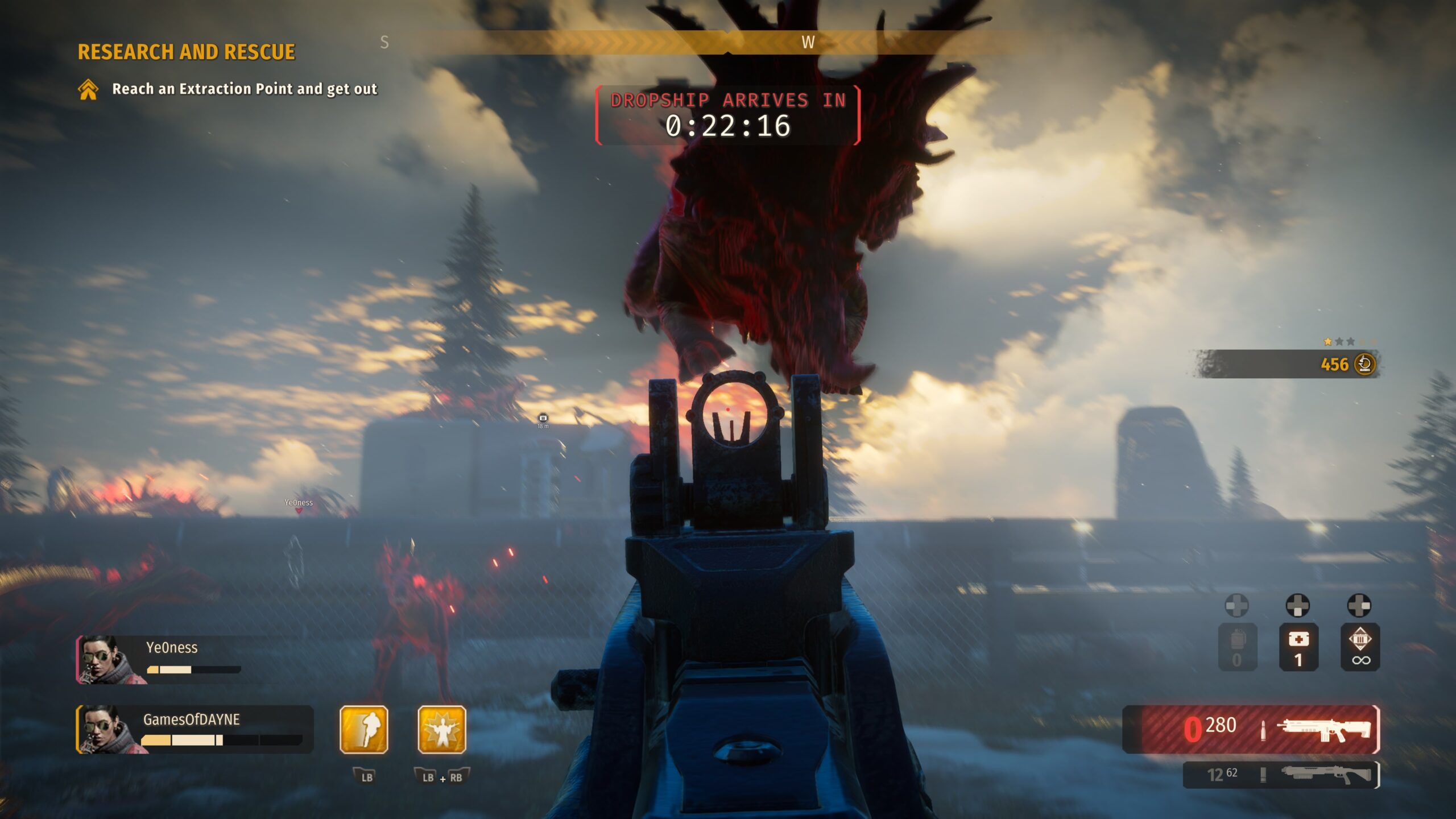1456x819 pixels.
Task: Click the compass bar at the top
Action: click(x=727, y=42)
